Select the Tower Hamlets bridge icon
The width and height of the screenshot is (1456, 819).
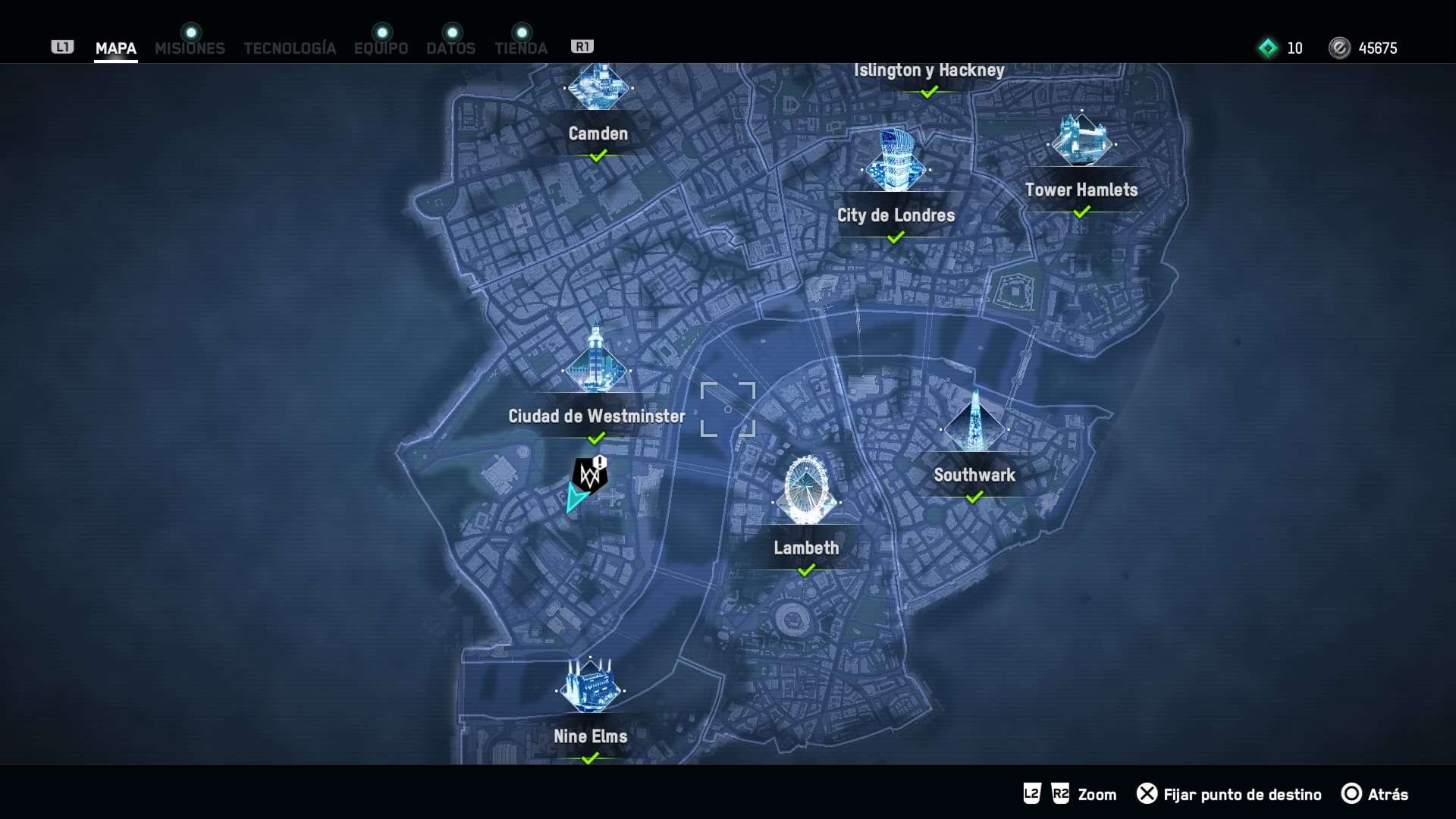tap(1081, 140)
